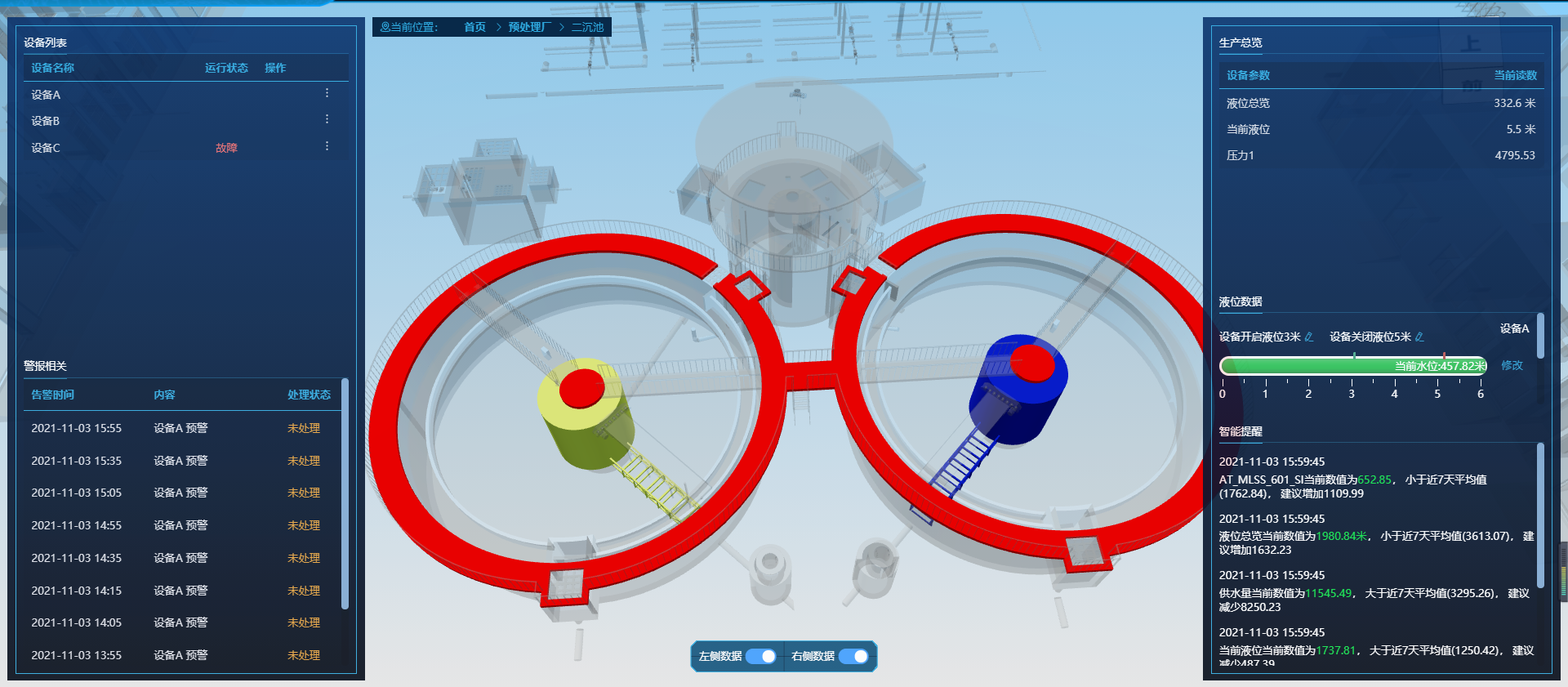Select the 二沉池 breadcrumb

587,27
